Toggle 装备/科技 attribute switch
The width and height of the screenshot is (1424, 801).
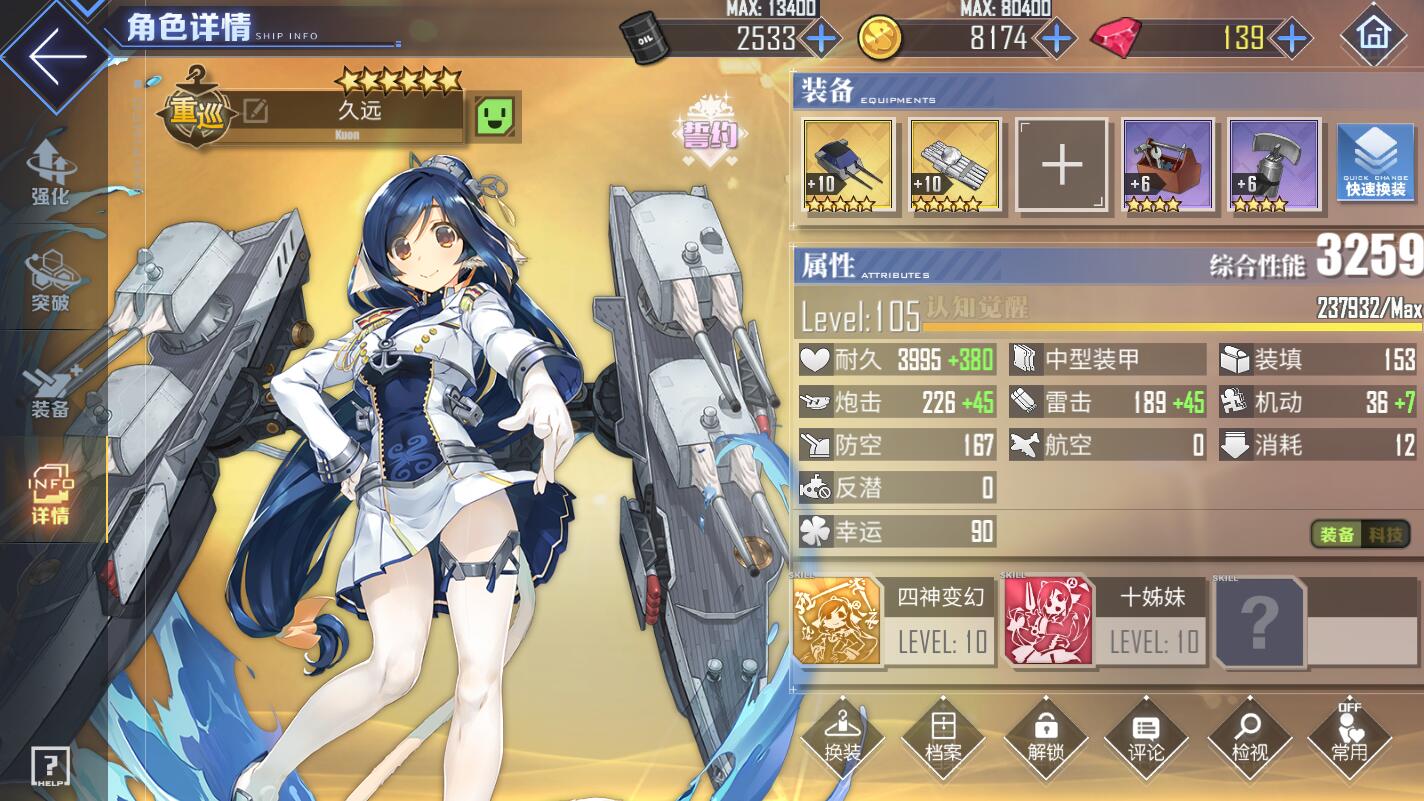(x=1360, y=535)
